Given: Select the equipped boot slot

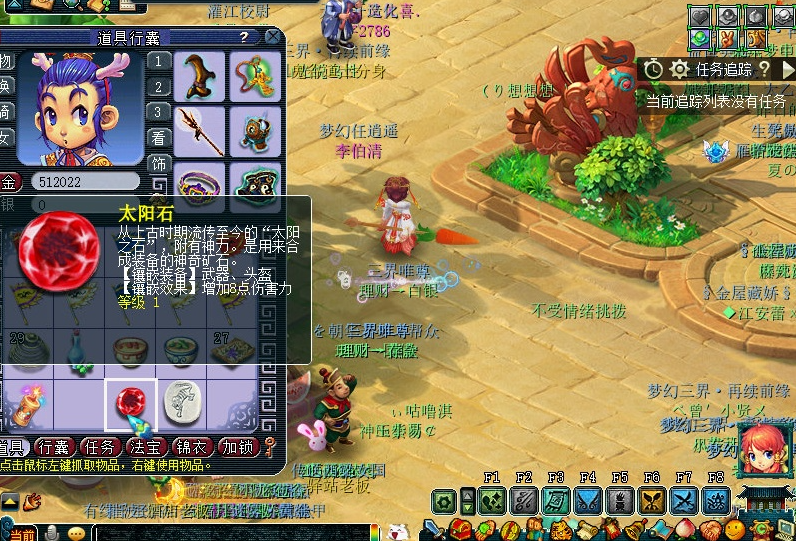Looking at the screenshot, I should (198, 76).
